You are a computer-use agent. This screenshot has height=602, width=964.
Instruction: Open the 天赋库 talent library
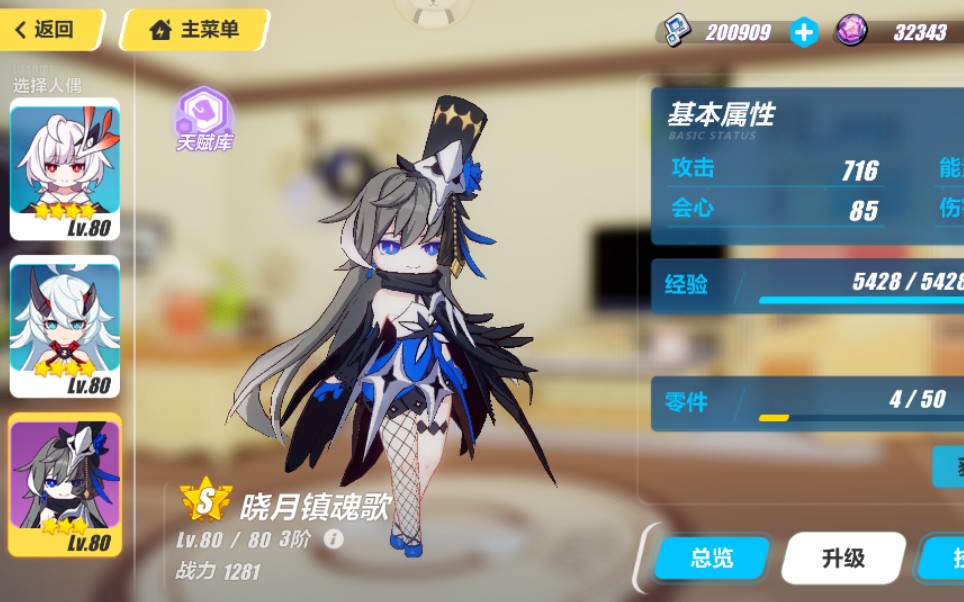click(x=205, y=120)
